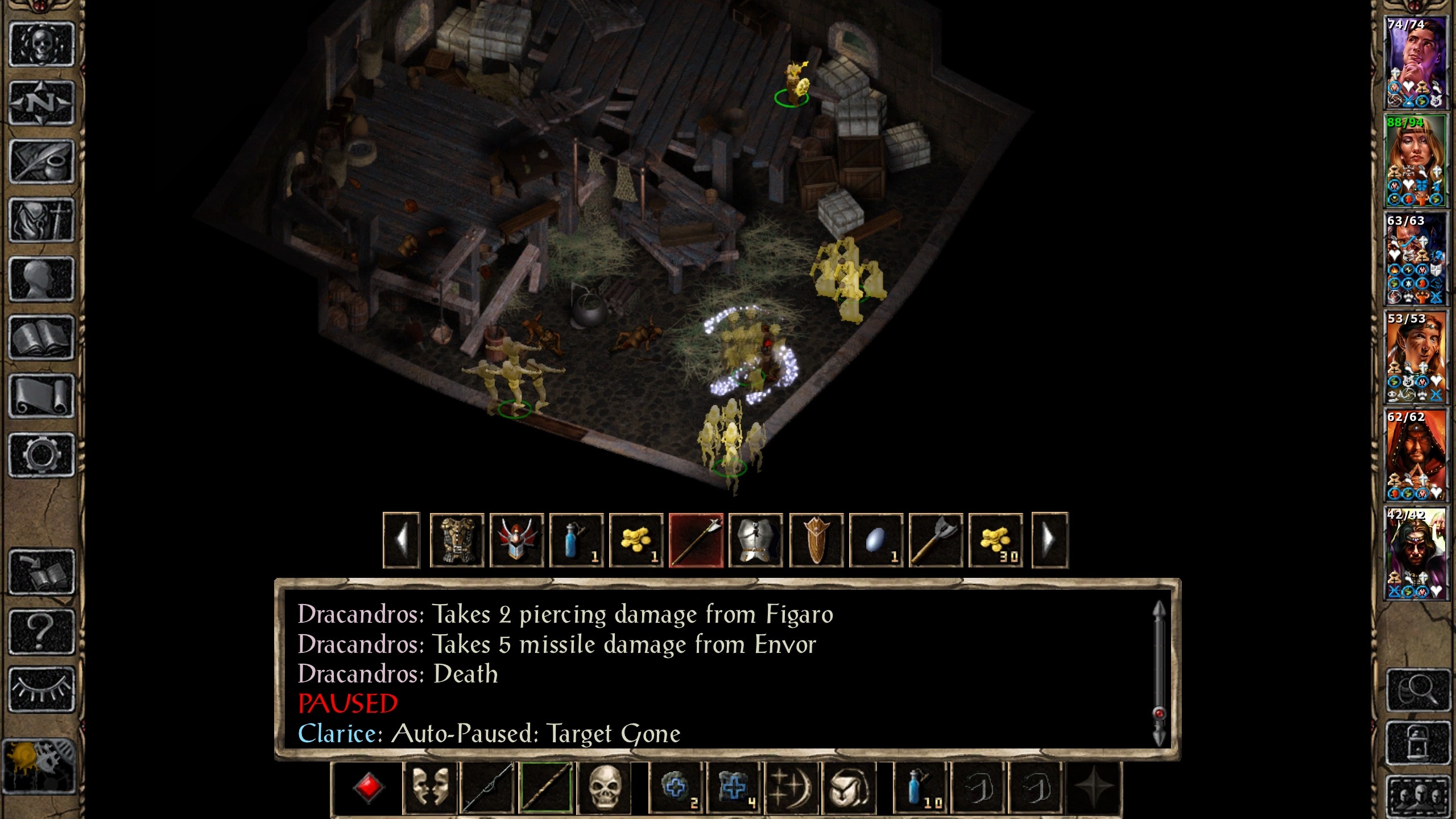
Task: Activate the skull ability on the action bar
Action: (604, 788)
